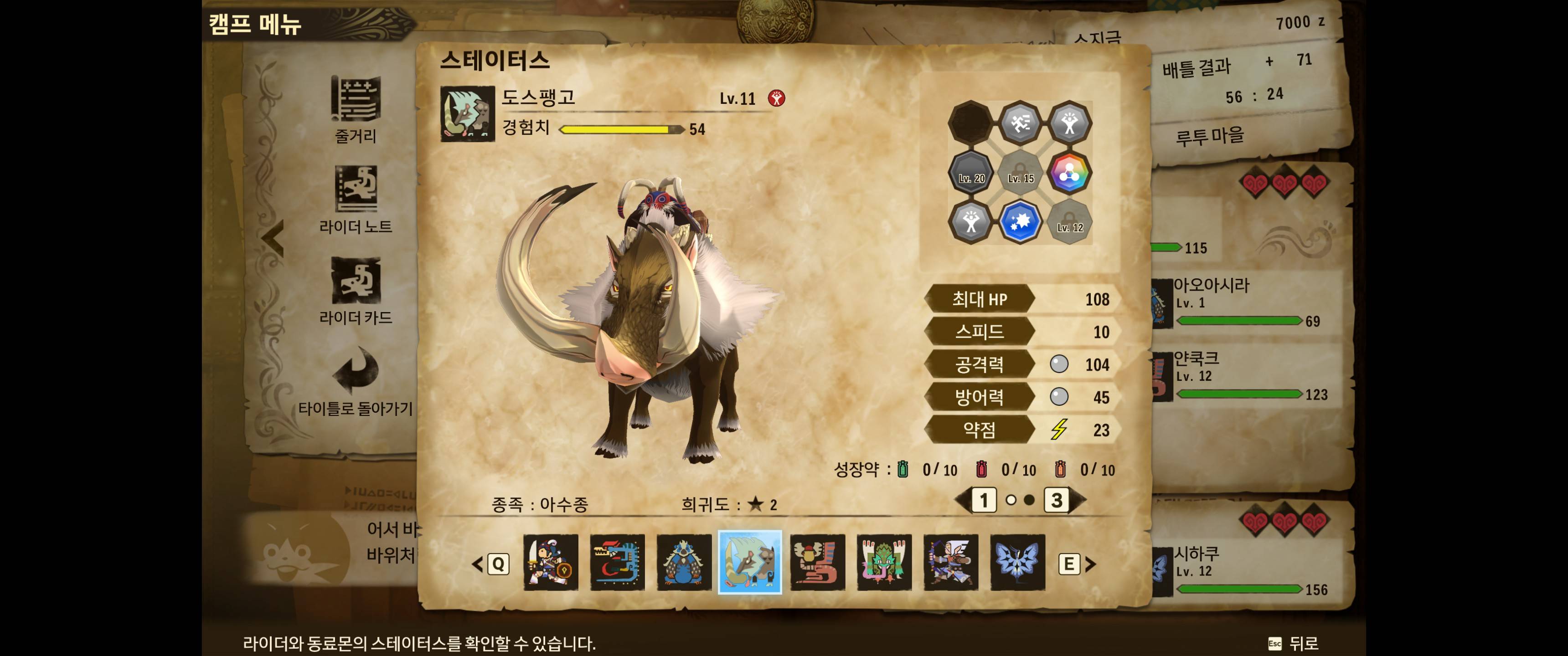Screen dimensions: 1568x656
Task: Select the green Pukei-Pukei thumbnail
Action: [x=884, y=562]
